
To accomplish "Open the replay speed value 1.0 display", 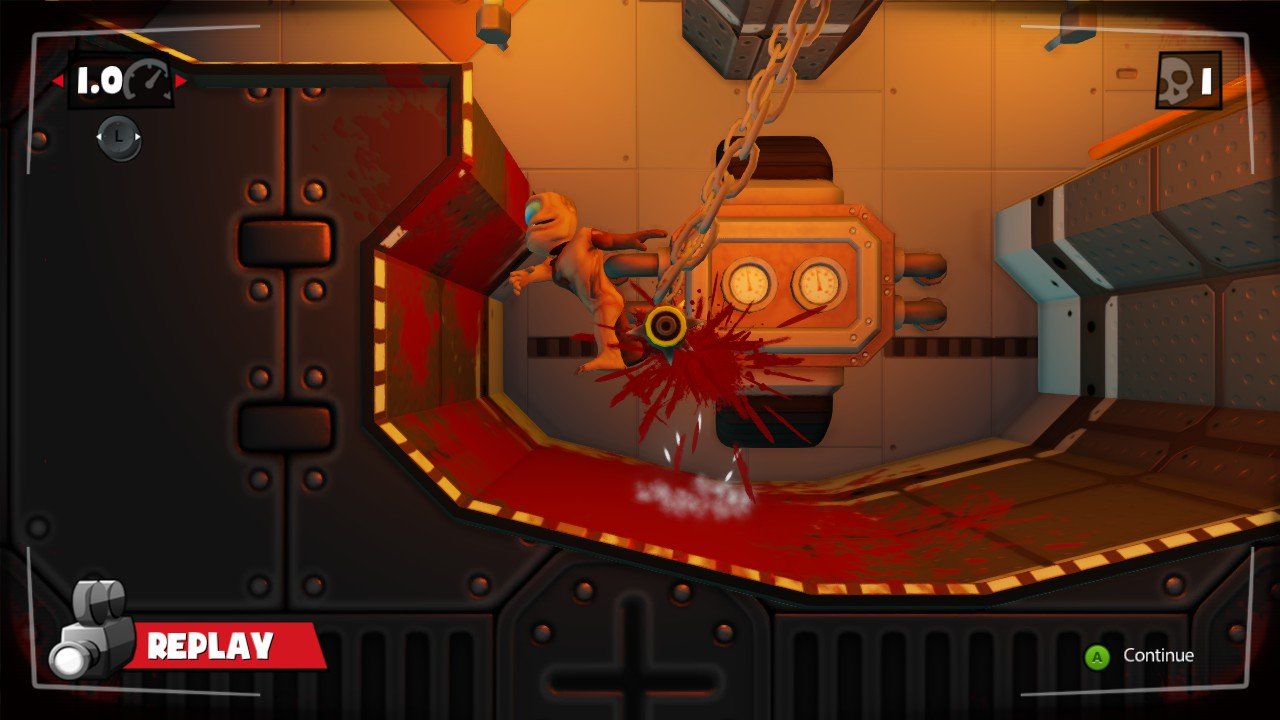I will click(100, 80).
